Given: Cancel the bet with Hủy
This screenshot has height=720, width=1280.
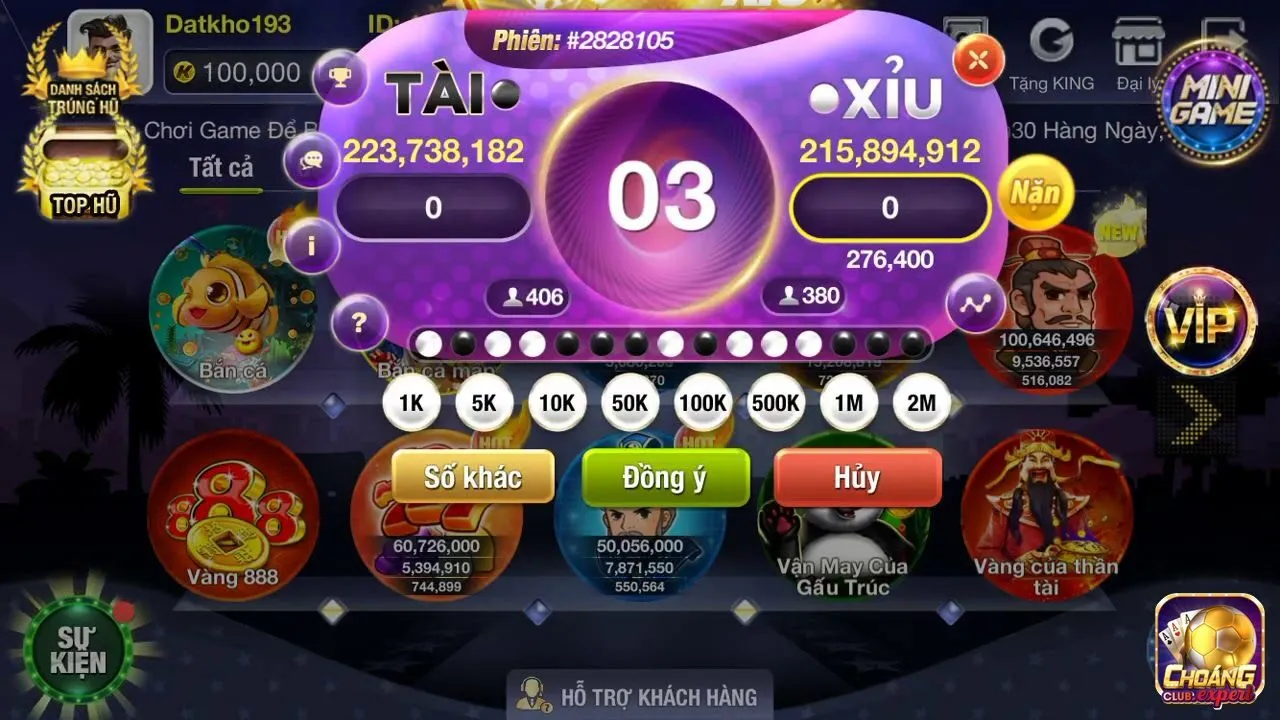Looking at the screenshot, I should pos(857,477).
